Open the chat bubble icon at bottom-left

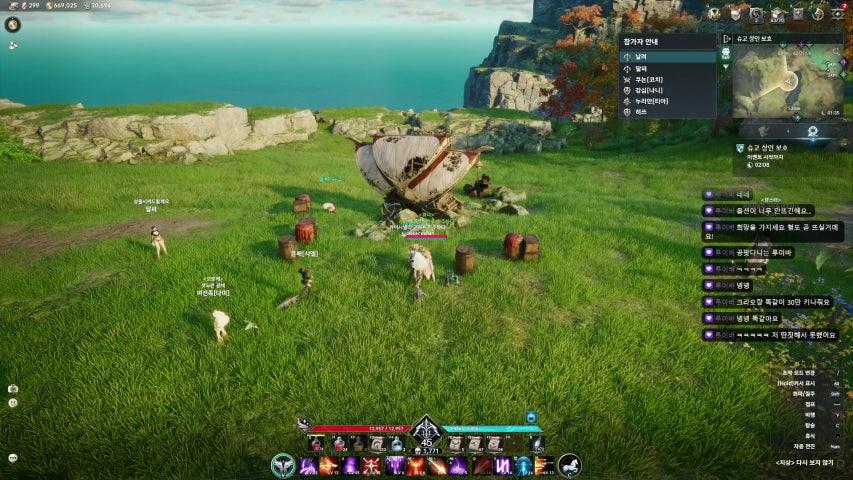13,458
